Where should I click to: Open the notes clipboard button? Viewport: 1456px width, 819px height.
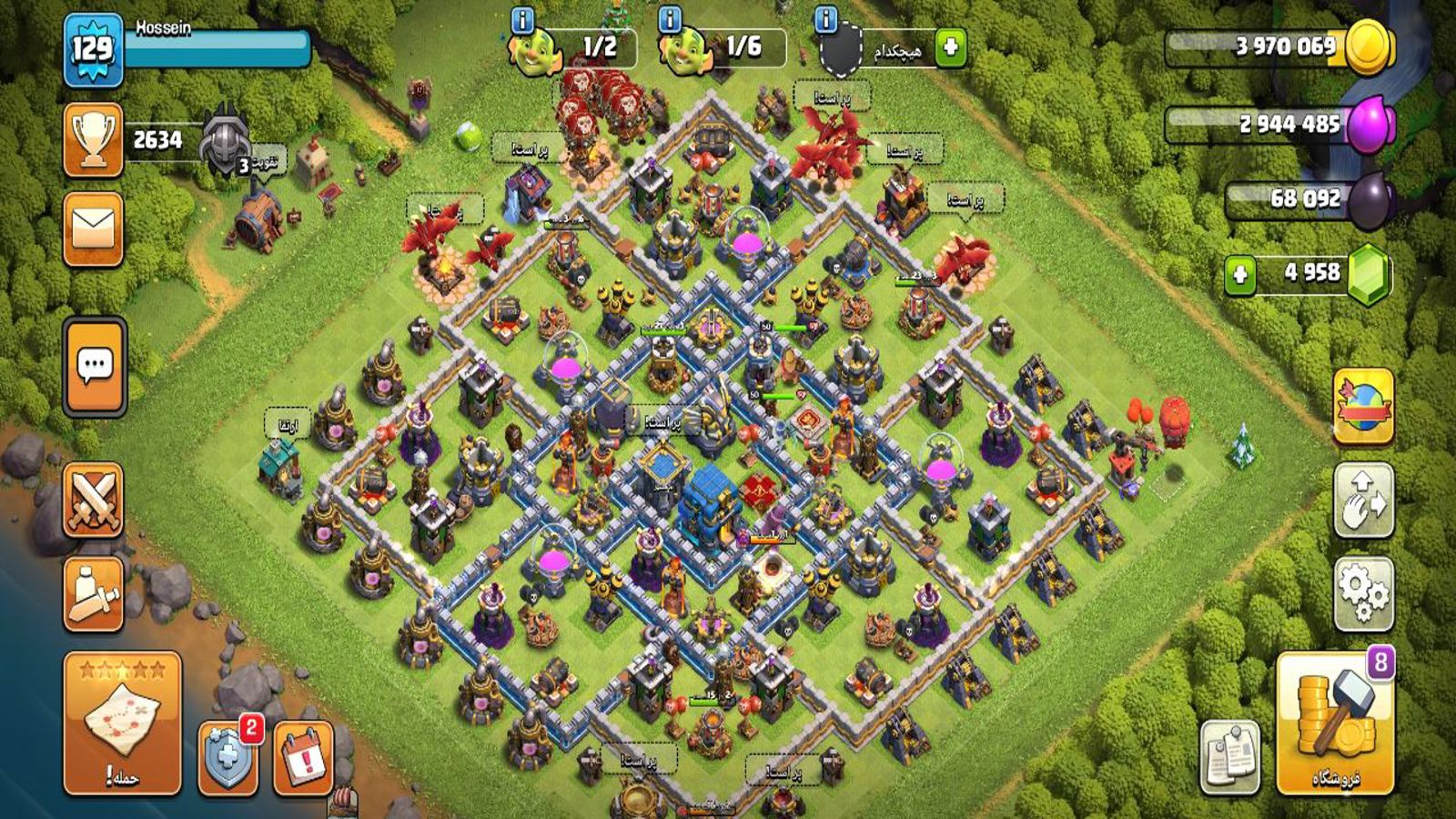click(x=1230, y=757)
